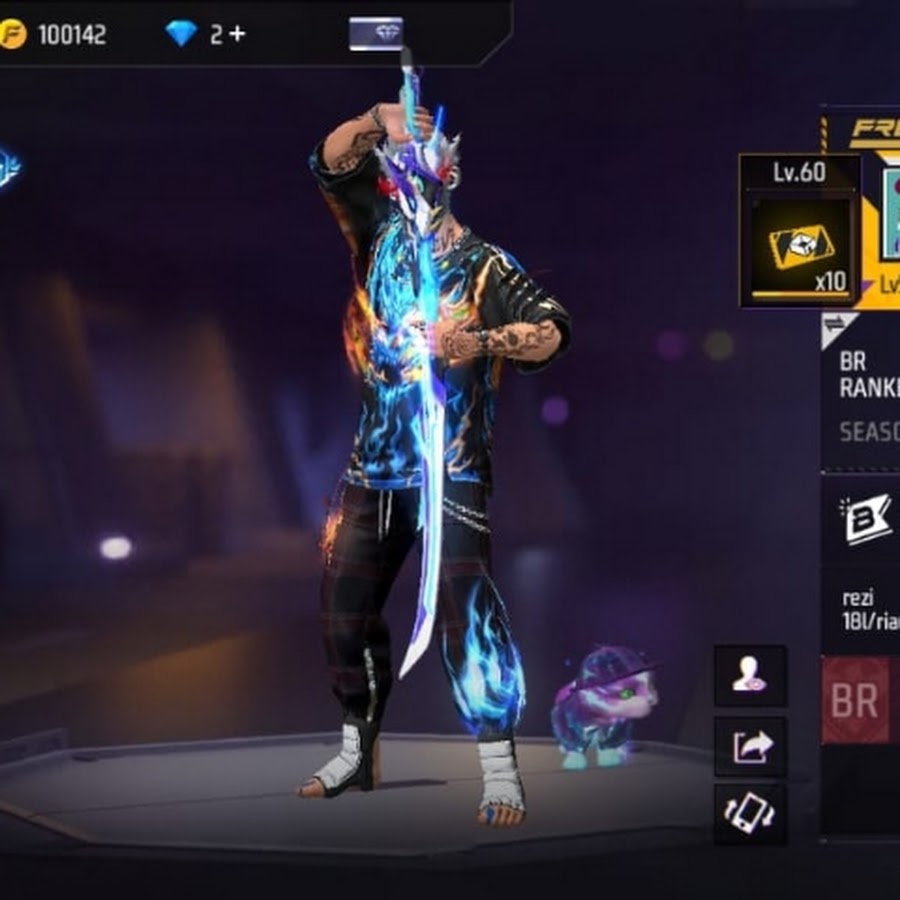Open the profile view silhouette button
The height and width of the screenshot is (900, 900).
[x=750, y=676]
